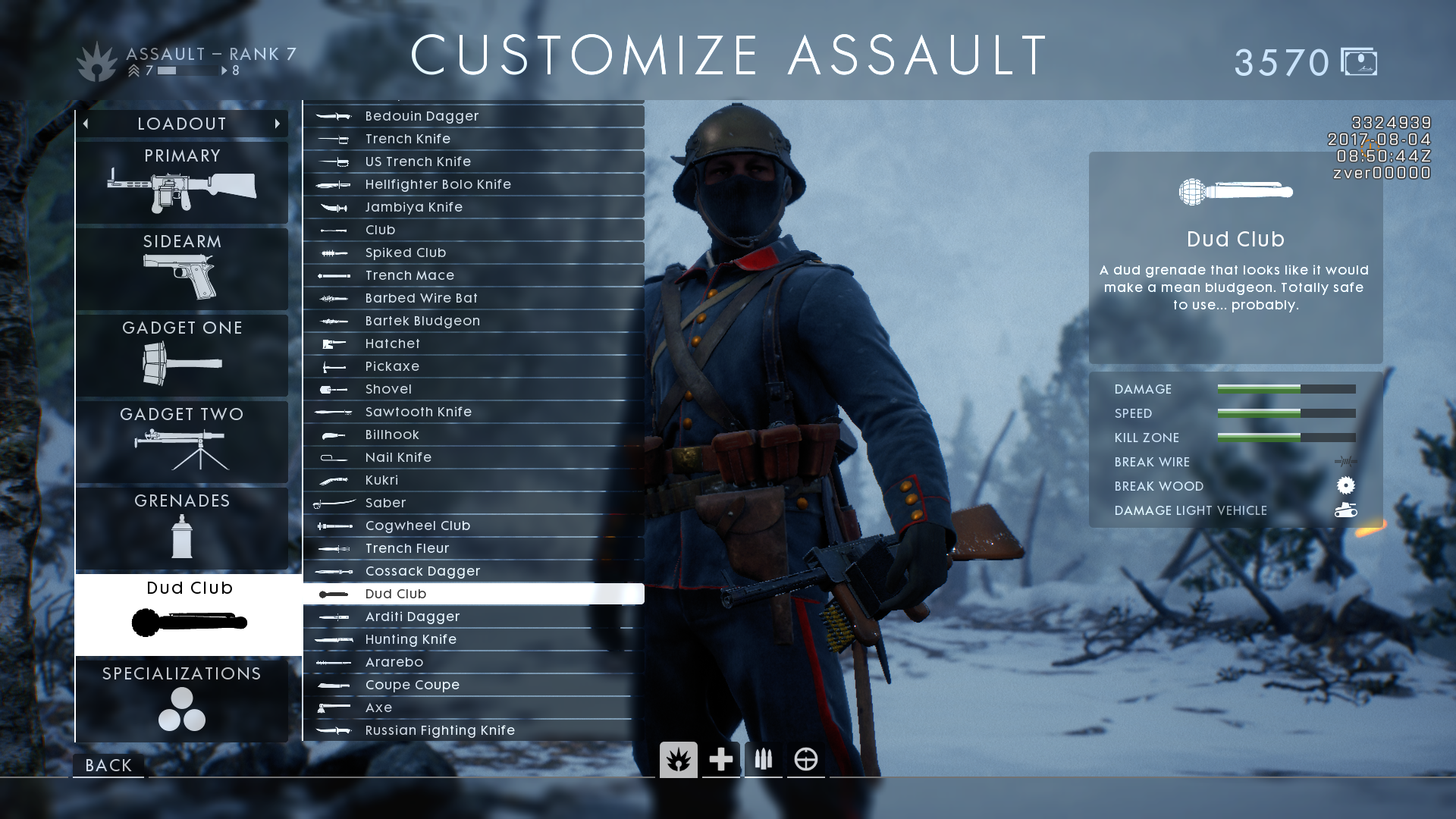
Task: Open the Primary weapon slot
Action: pos(182,183)
